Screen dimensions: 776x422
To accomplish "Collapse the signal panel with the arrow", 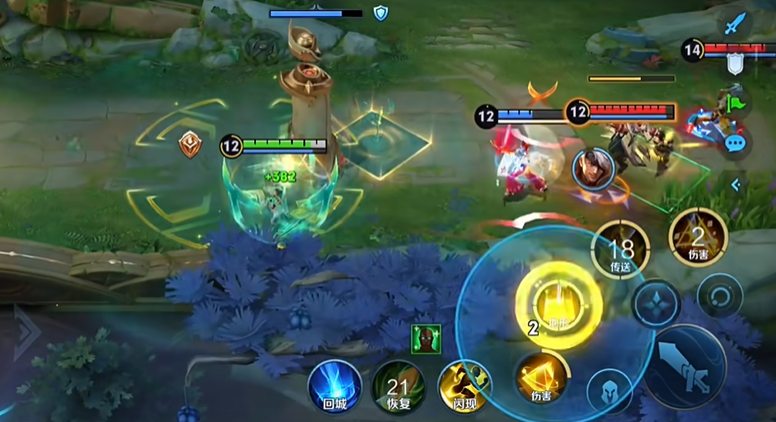I will [x=736, y=184].
